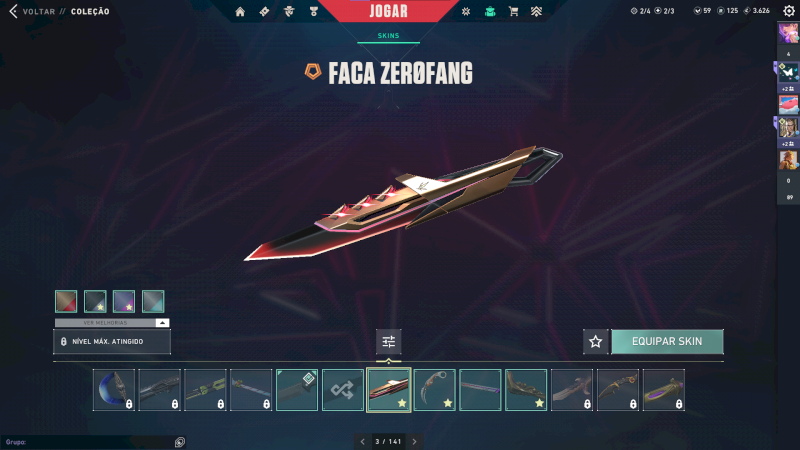Go to the next skins page arrow

click(x=414, y=441)
